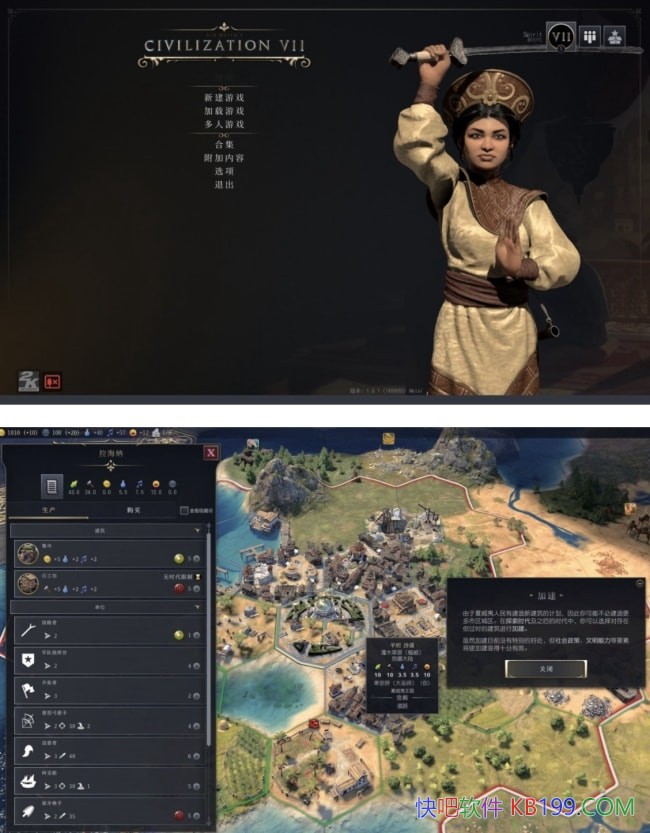Click the 关闭 button in tutorial popup
The image size is (650, 833).
pyautogui.click(x=545, y=667)
